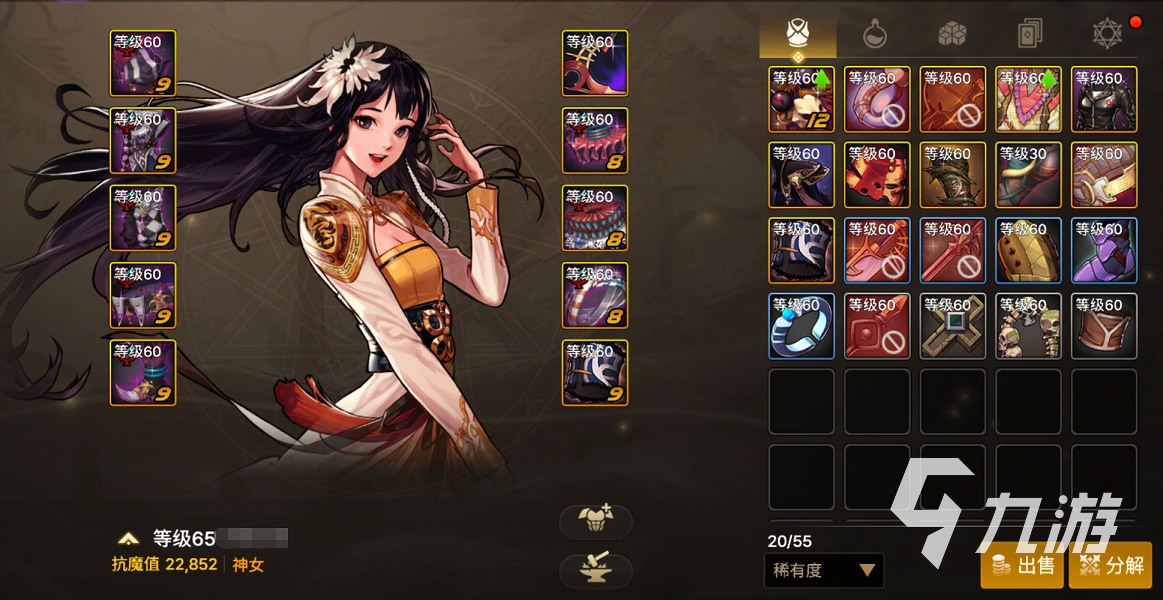Open the anvil and hammer forge button
Viewport: 1163px width, 600px height.
596,570
